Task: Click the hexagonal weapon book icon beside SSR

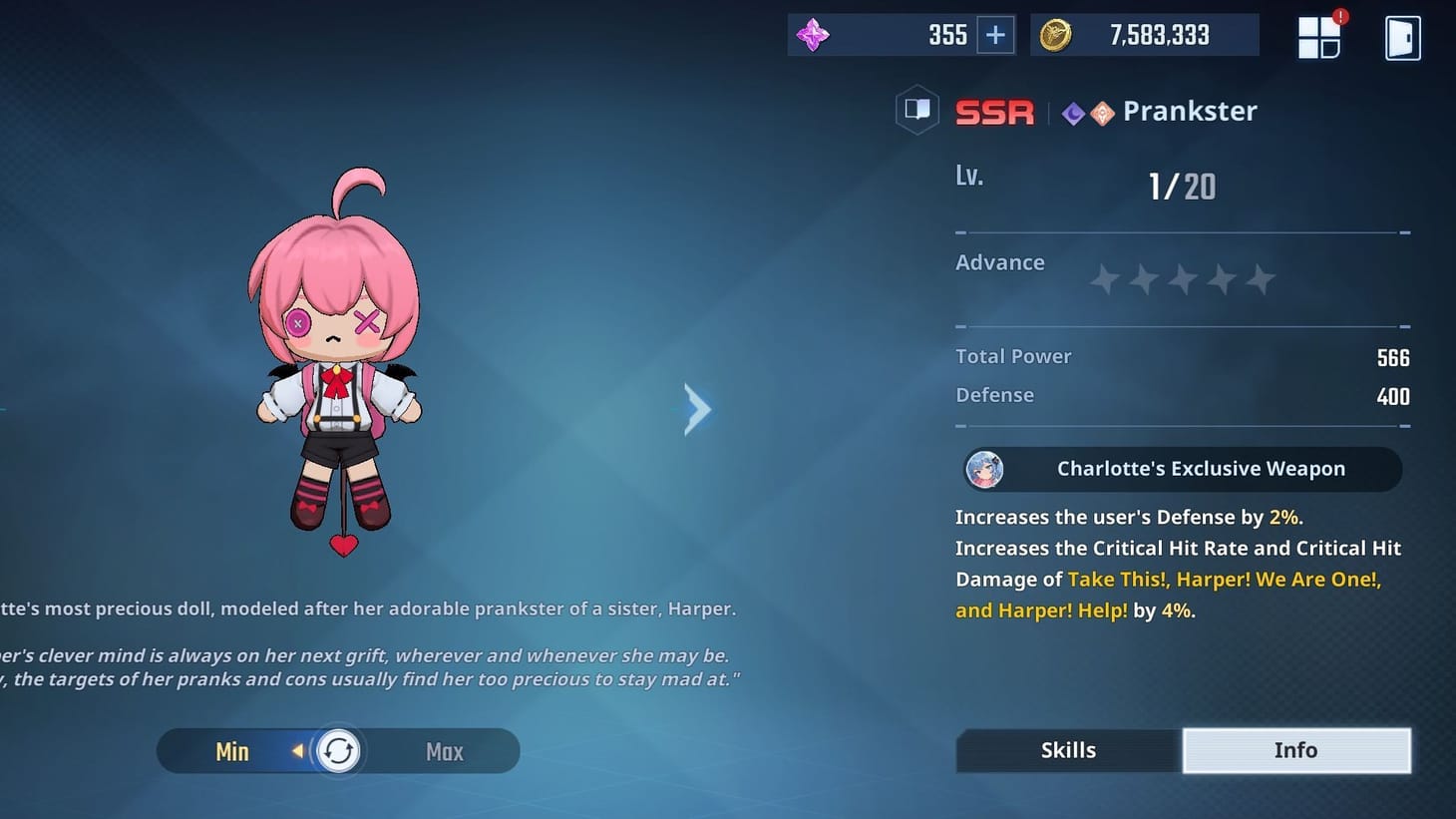Action: coord(916,110)
